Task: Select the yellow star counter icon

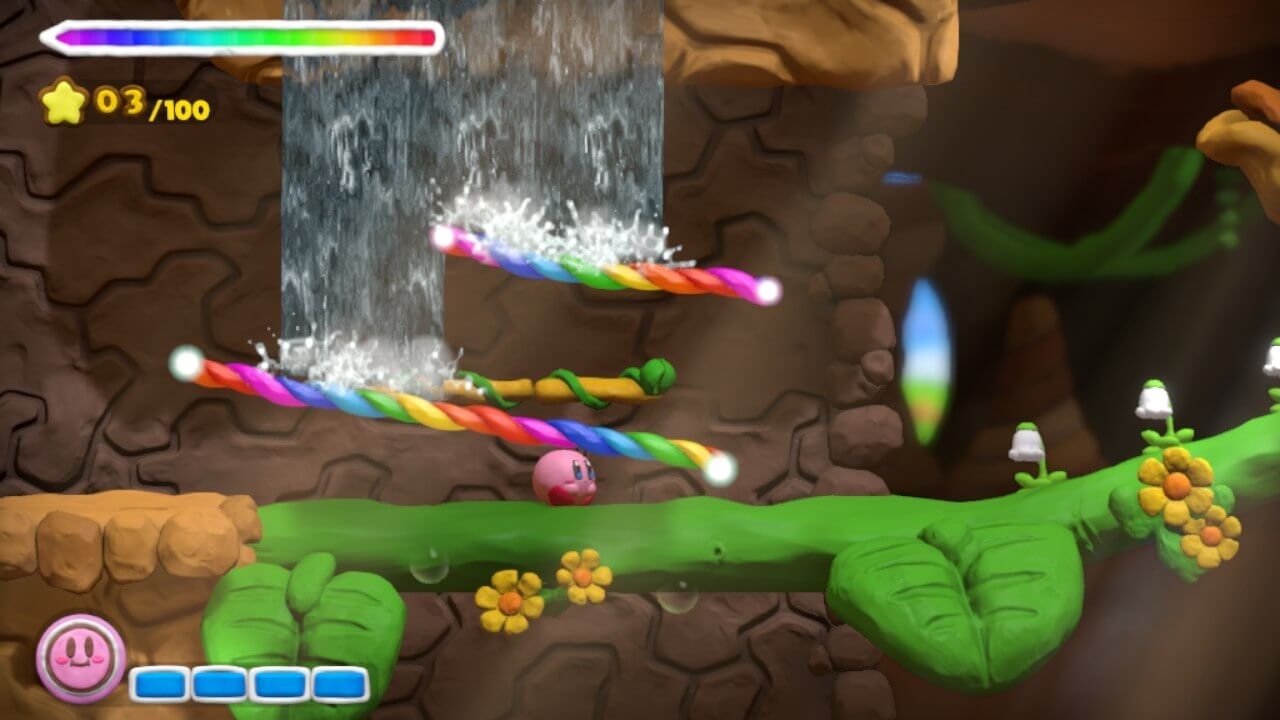Action: (x=64, y=100)
